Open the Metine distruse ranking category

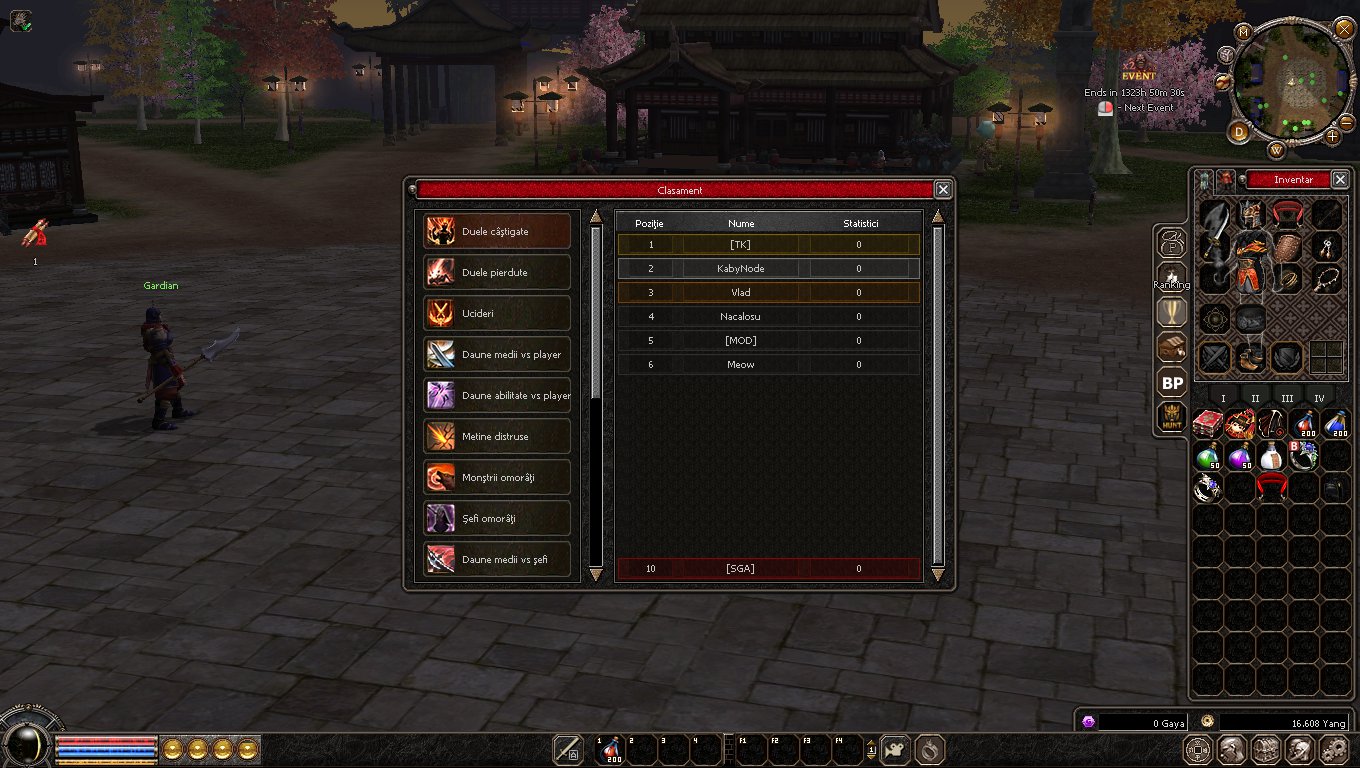click(497, 436)
